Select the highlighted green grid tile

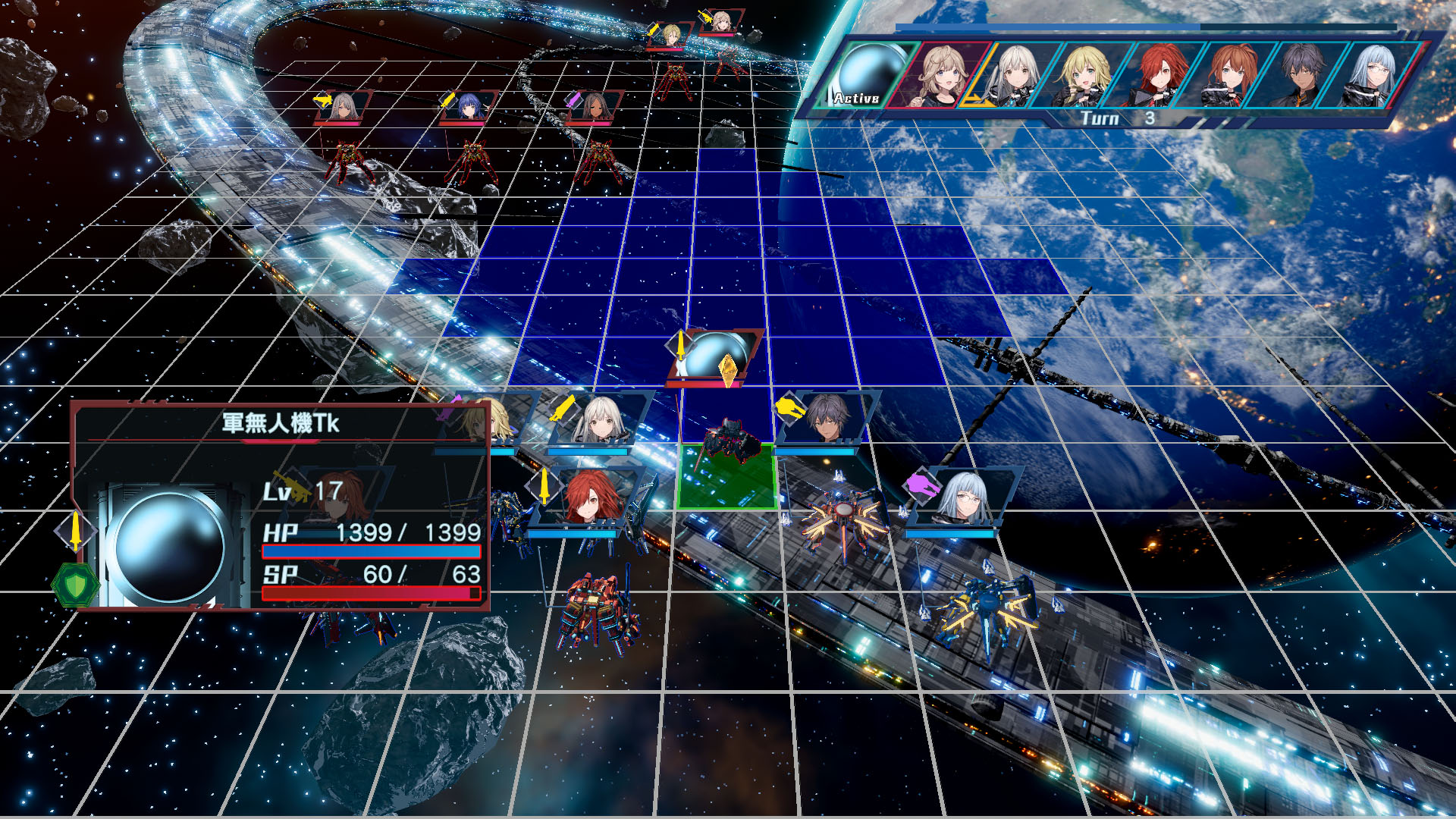pos(726,478)
